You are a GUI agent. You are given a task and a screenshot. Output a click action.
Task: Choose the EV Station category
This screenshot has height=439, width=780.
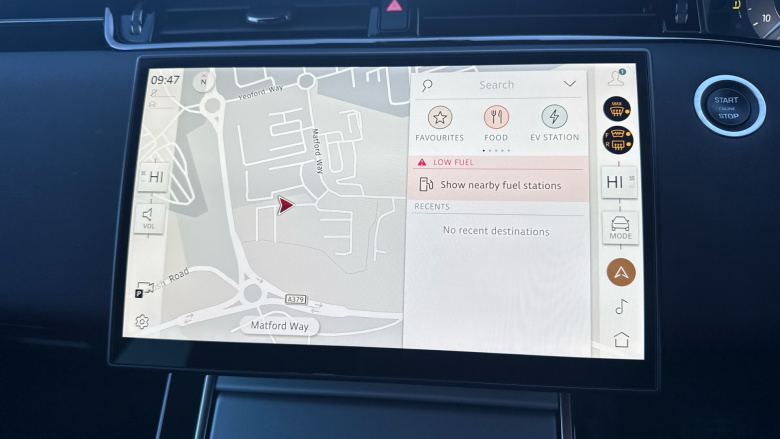coord(555,117)
